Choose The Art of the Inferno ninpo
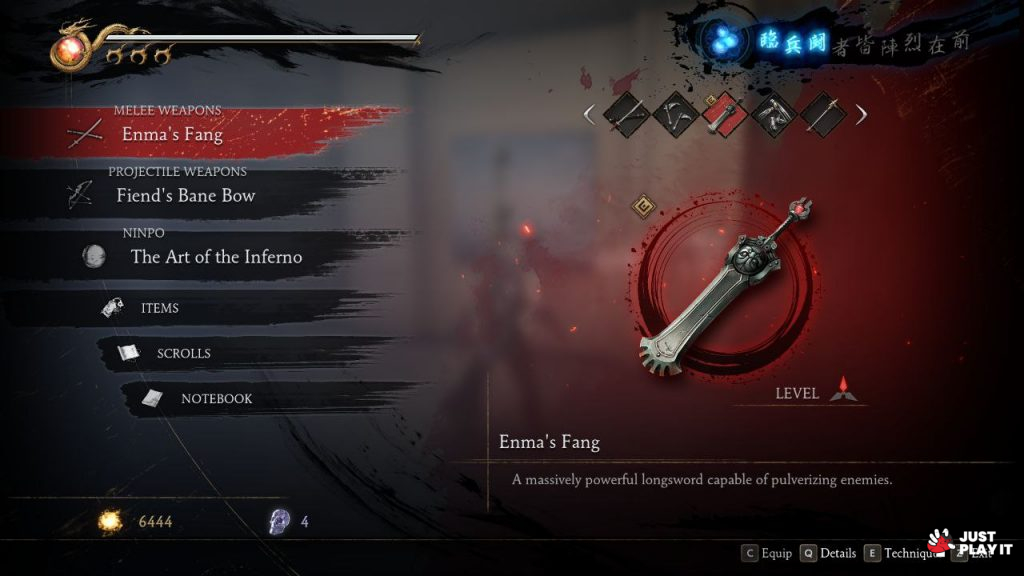Image resolution: width=1024 pixels, height=576 pixels. tap(216, 257)
